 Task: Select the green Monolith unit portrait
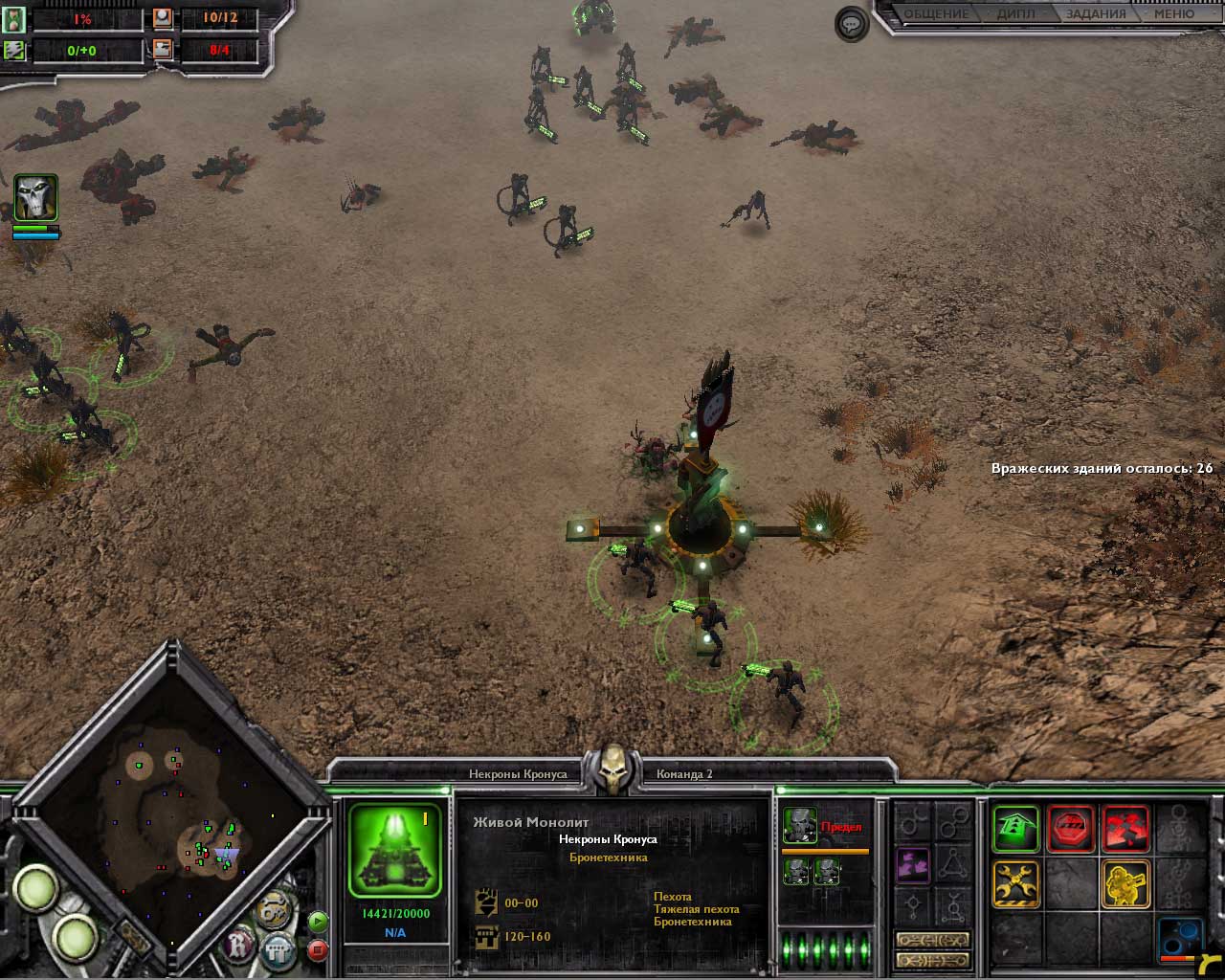click(394, 850)
